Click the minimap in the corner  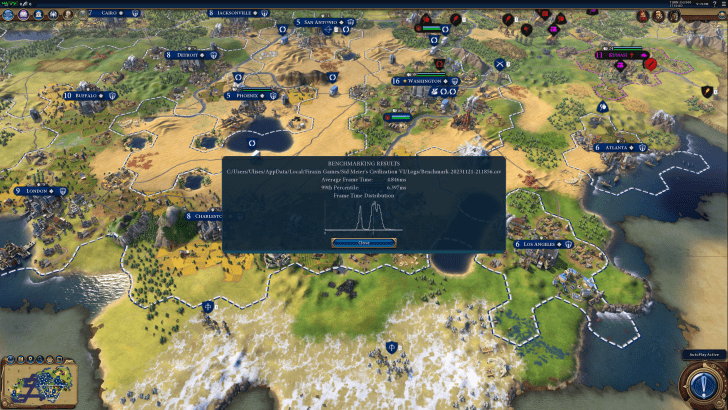[37, 386]
